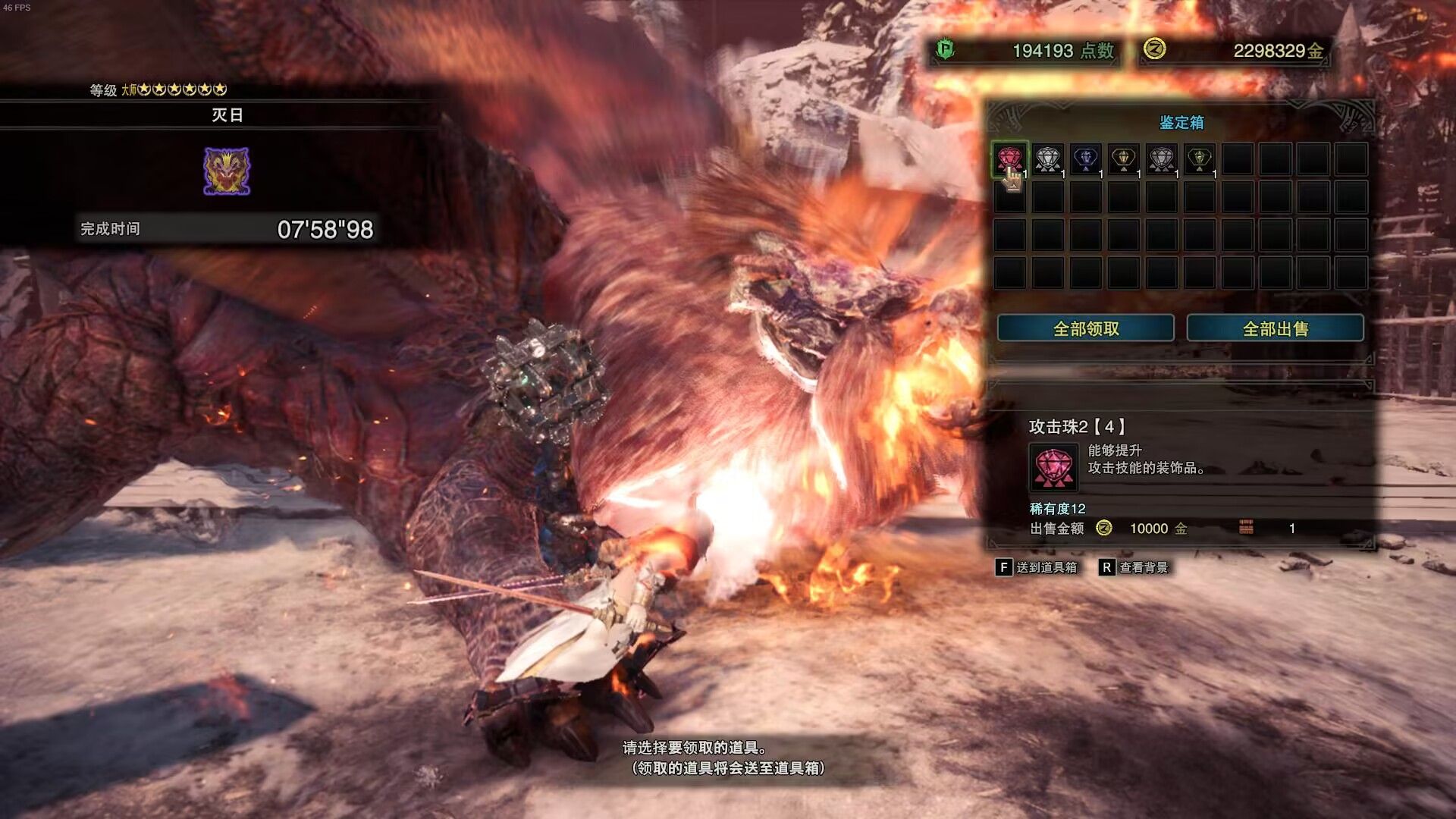Sell all items with 全部出售
This screenshot has width=1456, height=819.
(1275, 328)
